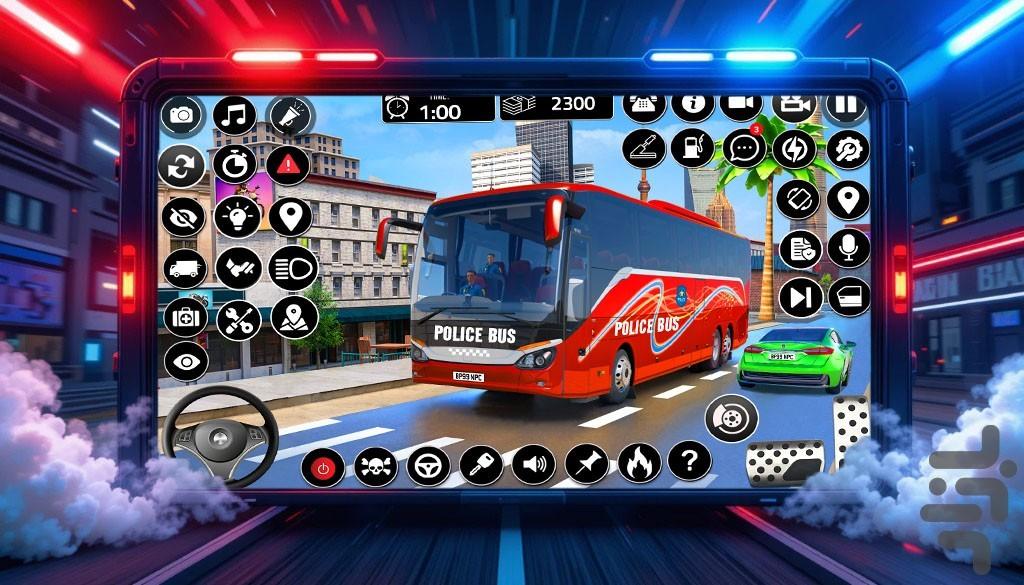Screen dimensions: 1024x585
Task: Activate the red warning triangle hazard button
Action: click(x=288, y=163)
